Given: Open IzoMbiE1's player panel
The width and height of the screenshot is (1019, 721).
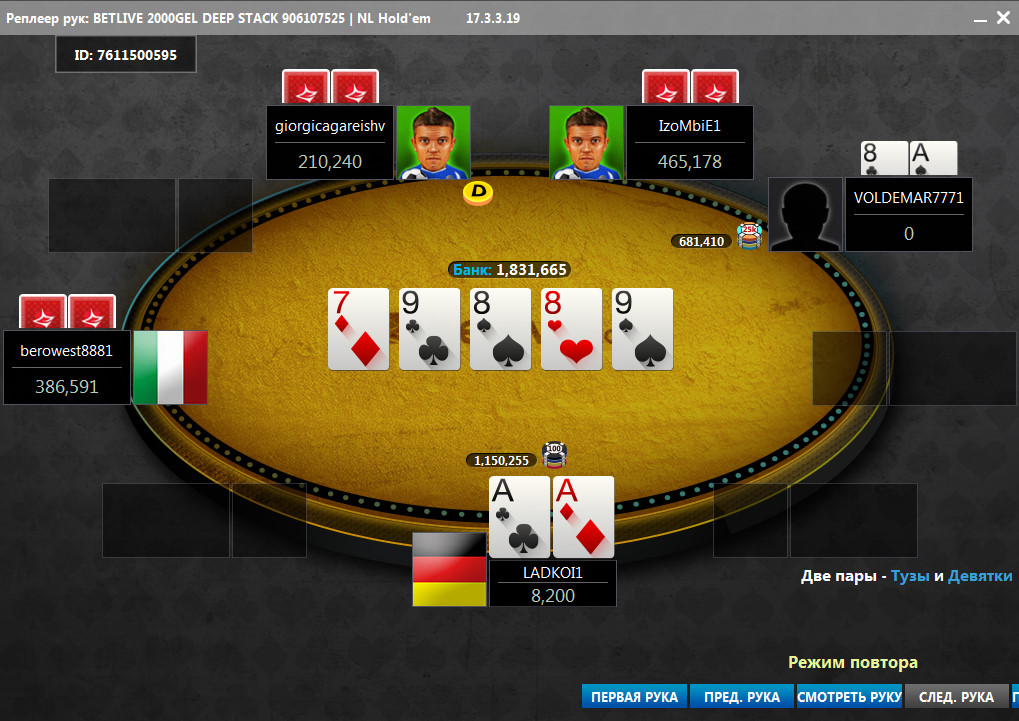Looking at the screenshot, I should [689, 143].
